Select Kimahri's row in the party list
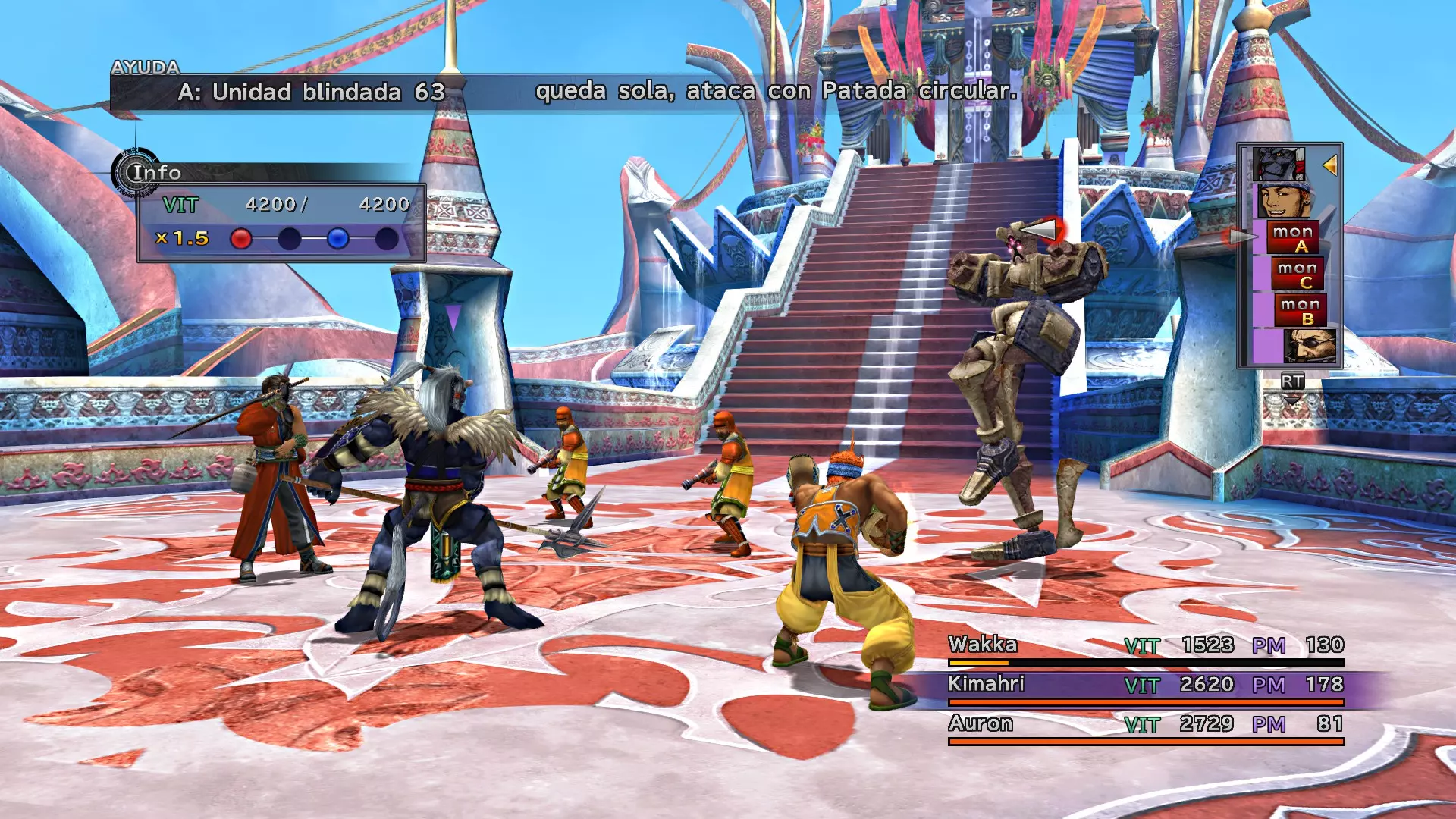 [1145, 685]
